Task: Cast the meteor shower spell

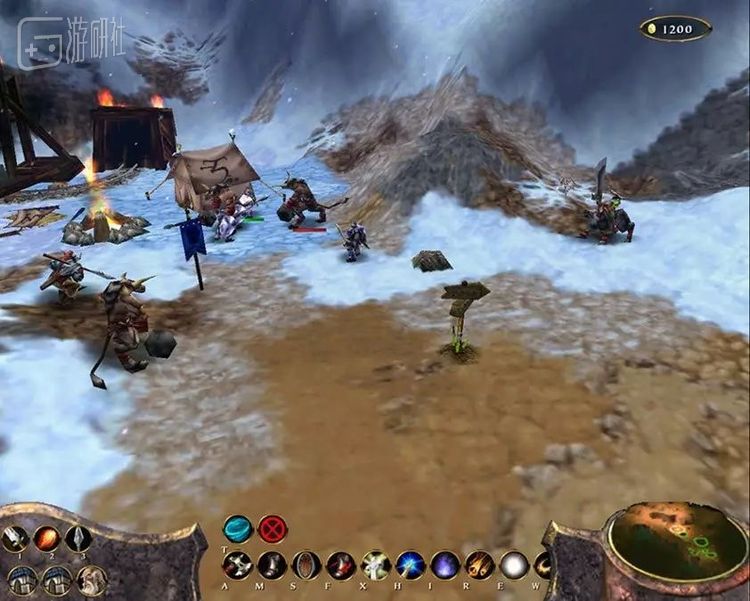Action: point(479,565)
